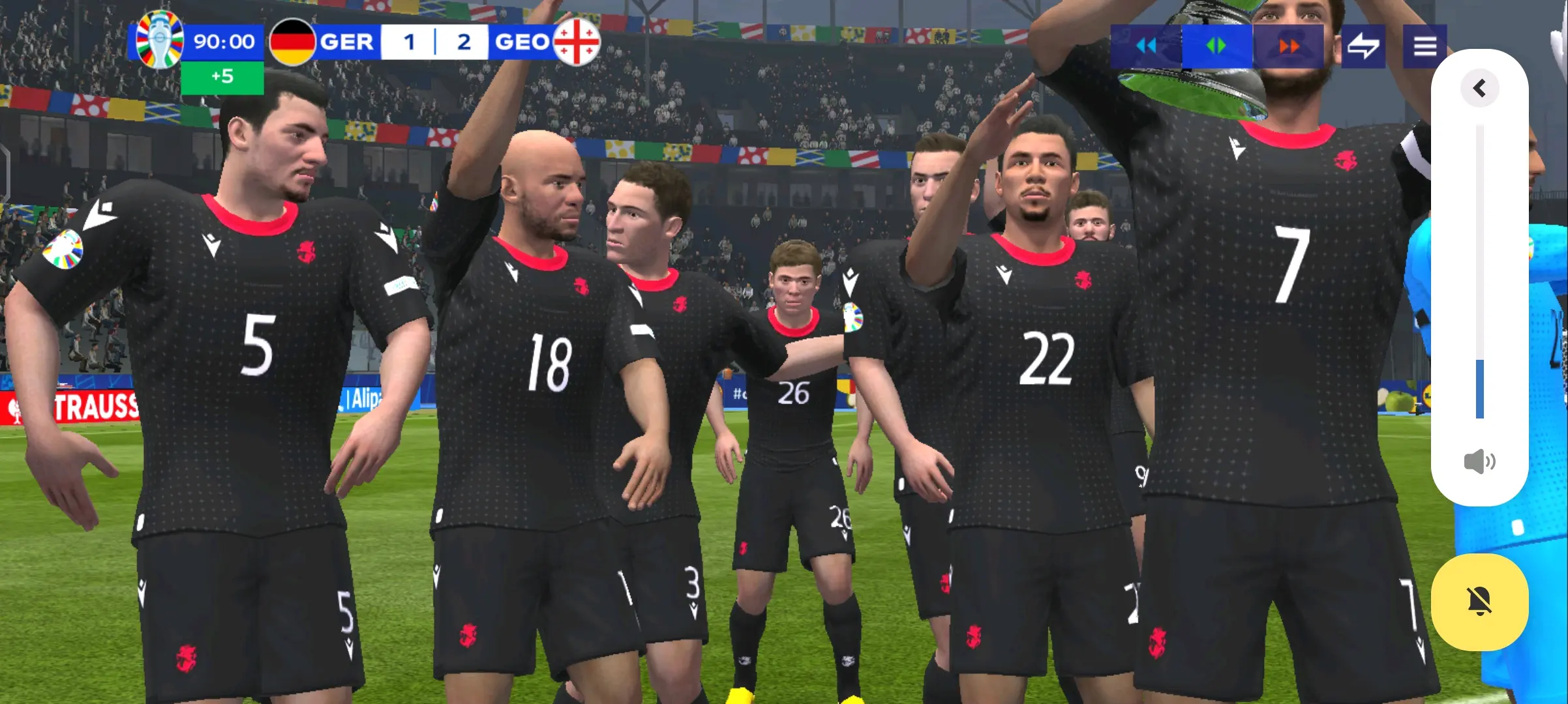The image size is (1568, 704).
Task: Switch camera with the swap arrows icon
Action: pos(1363,46)
